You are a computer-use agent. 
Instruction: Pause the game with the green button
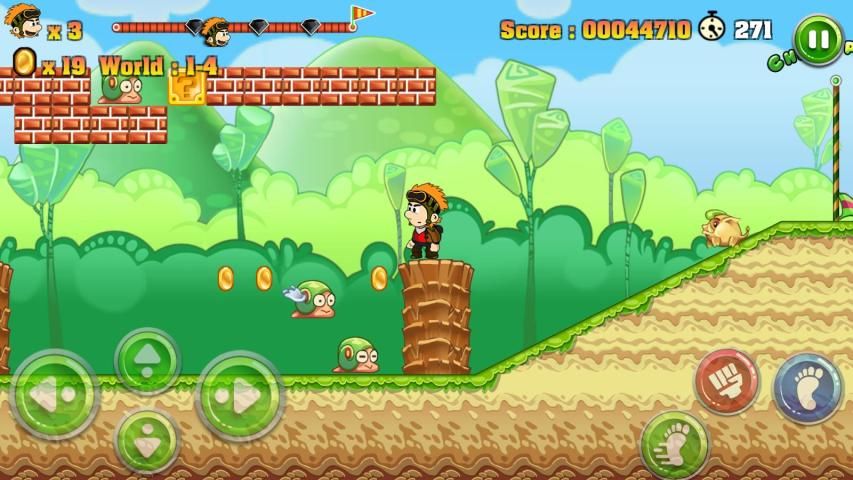pos(818,40)
